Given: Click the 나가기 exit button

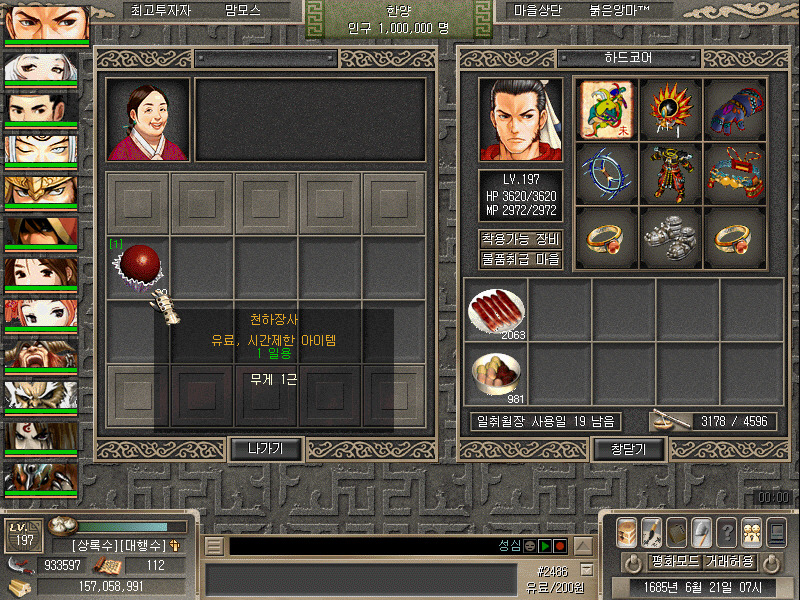Looking at the screenshot, I should coord(267,449).
